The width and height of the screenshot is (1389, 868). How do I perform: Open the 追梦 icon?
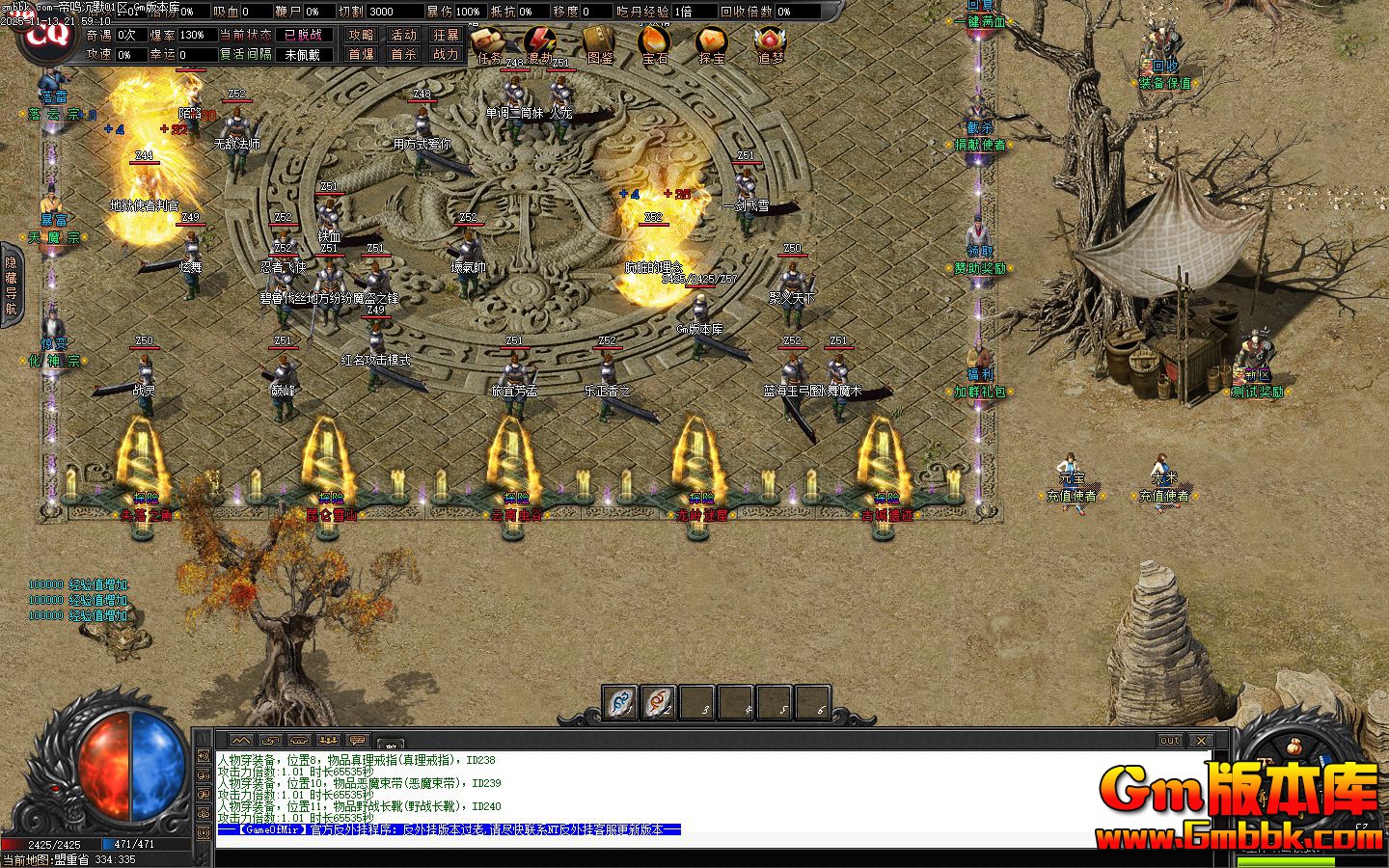[770, 41]
